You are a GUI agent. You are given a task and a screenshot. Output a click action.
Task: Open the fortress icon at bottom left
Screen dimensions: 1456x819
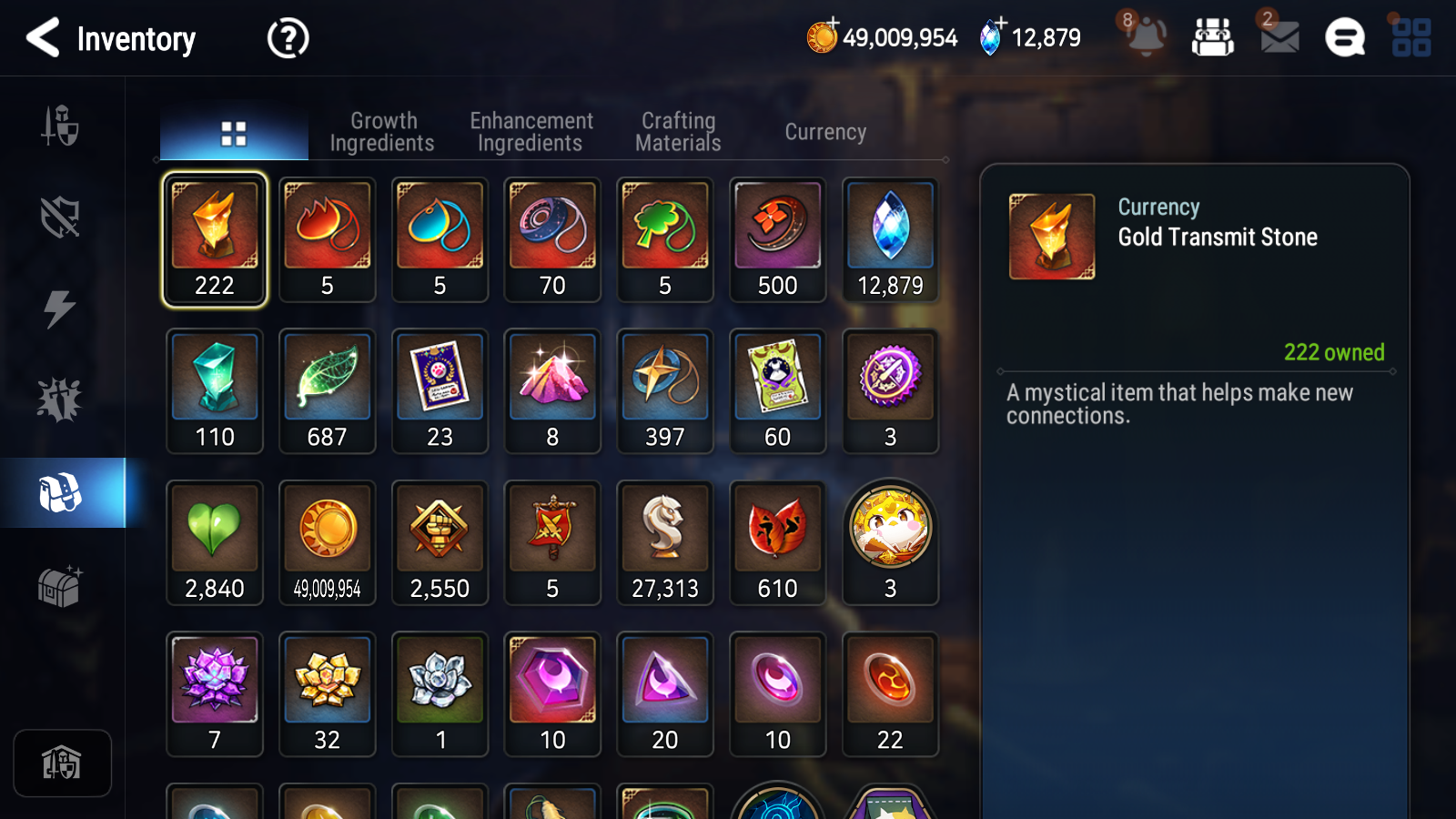point(62,763)
